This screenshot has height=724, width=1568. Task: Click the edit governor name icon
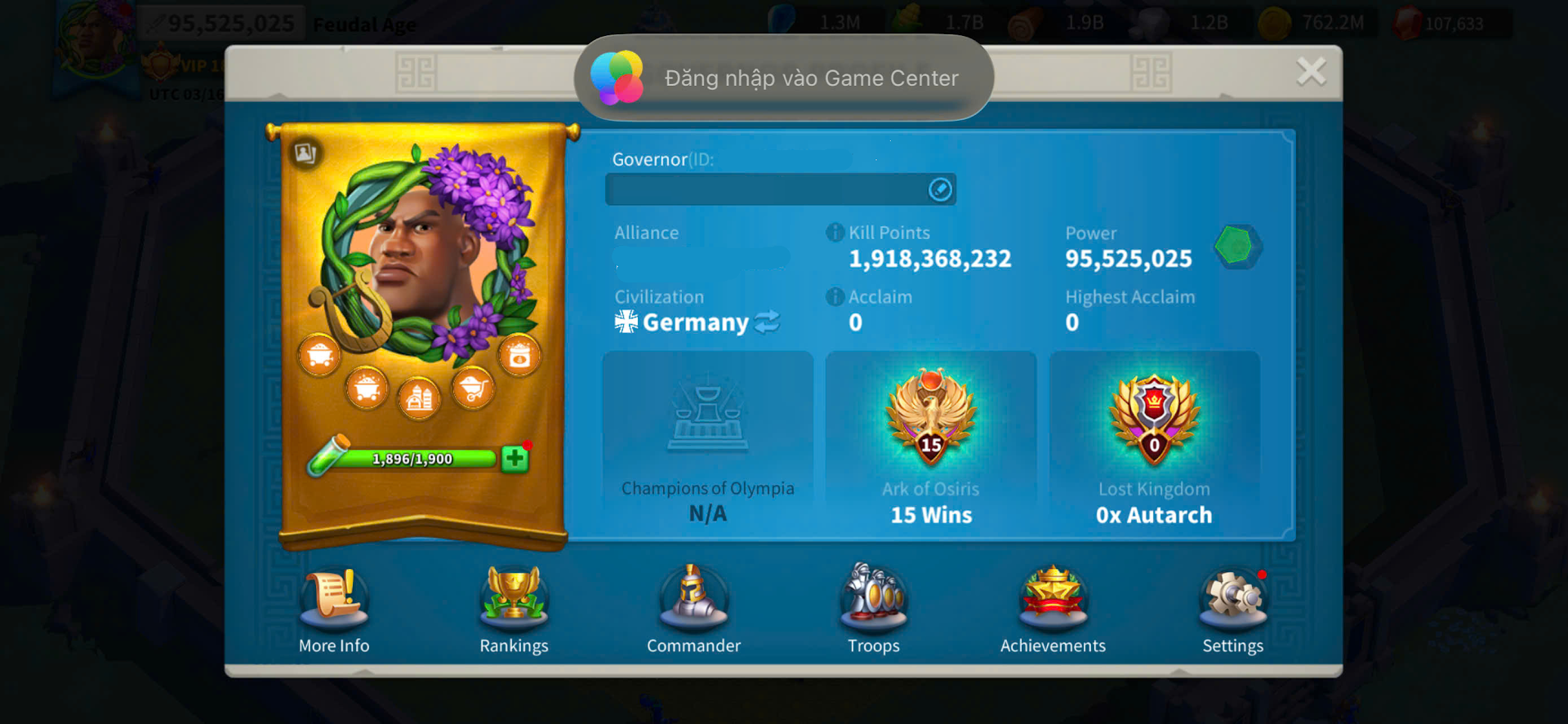tap(940, 189)
